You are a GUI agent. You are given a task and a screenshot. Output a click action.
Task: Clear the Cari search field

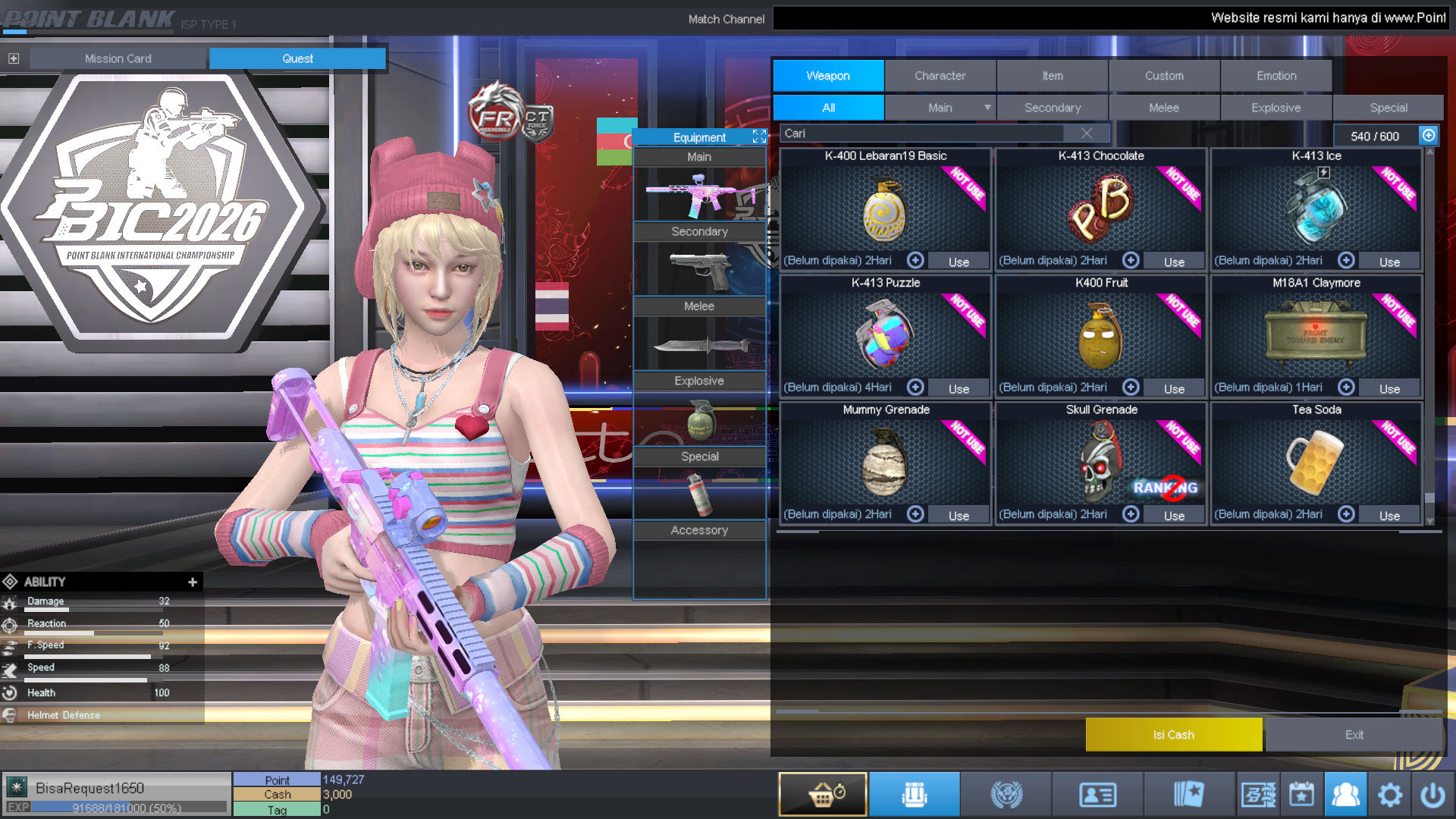[1087, 133]
